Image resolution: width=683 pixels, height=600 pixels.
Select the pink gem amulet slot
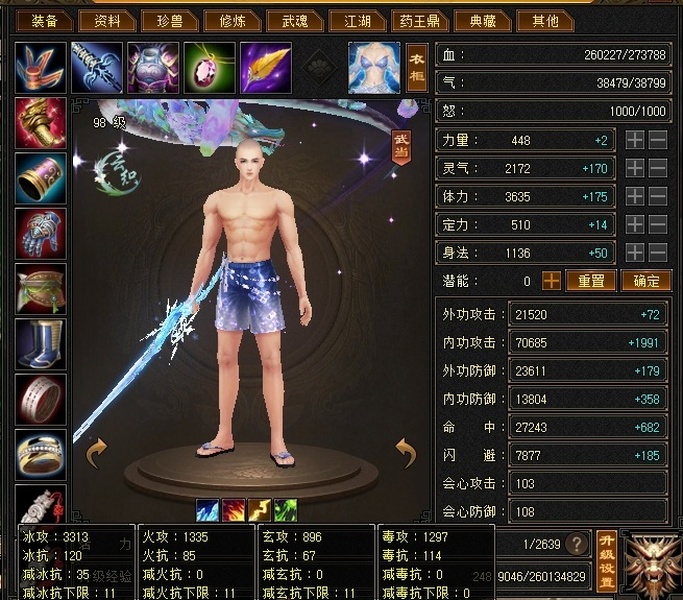point(209,67)
